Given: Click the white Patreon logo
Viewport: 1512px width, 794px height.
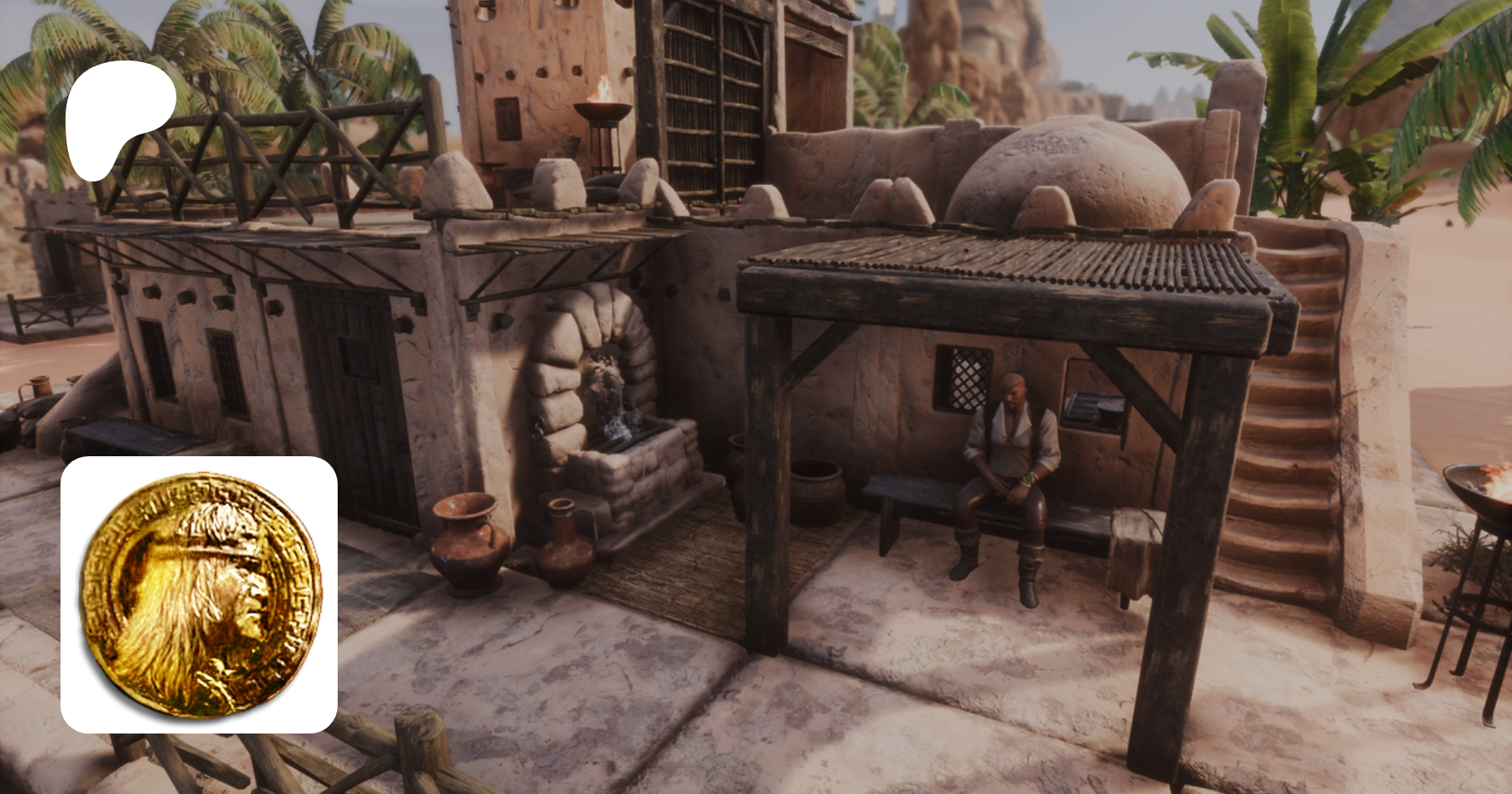Looking at the screenshot, I should [x=118, y=118].
